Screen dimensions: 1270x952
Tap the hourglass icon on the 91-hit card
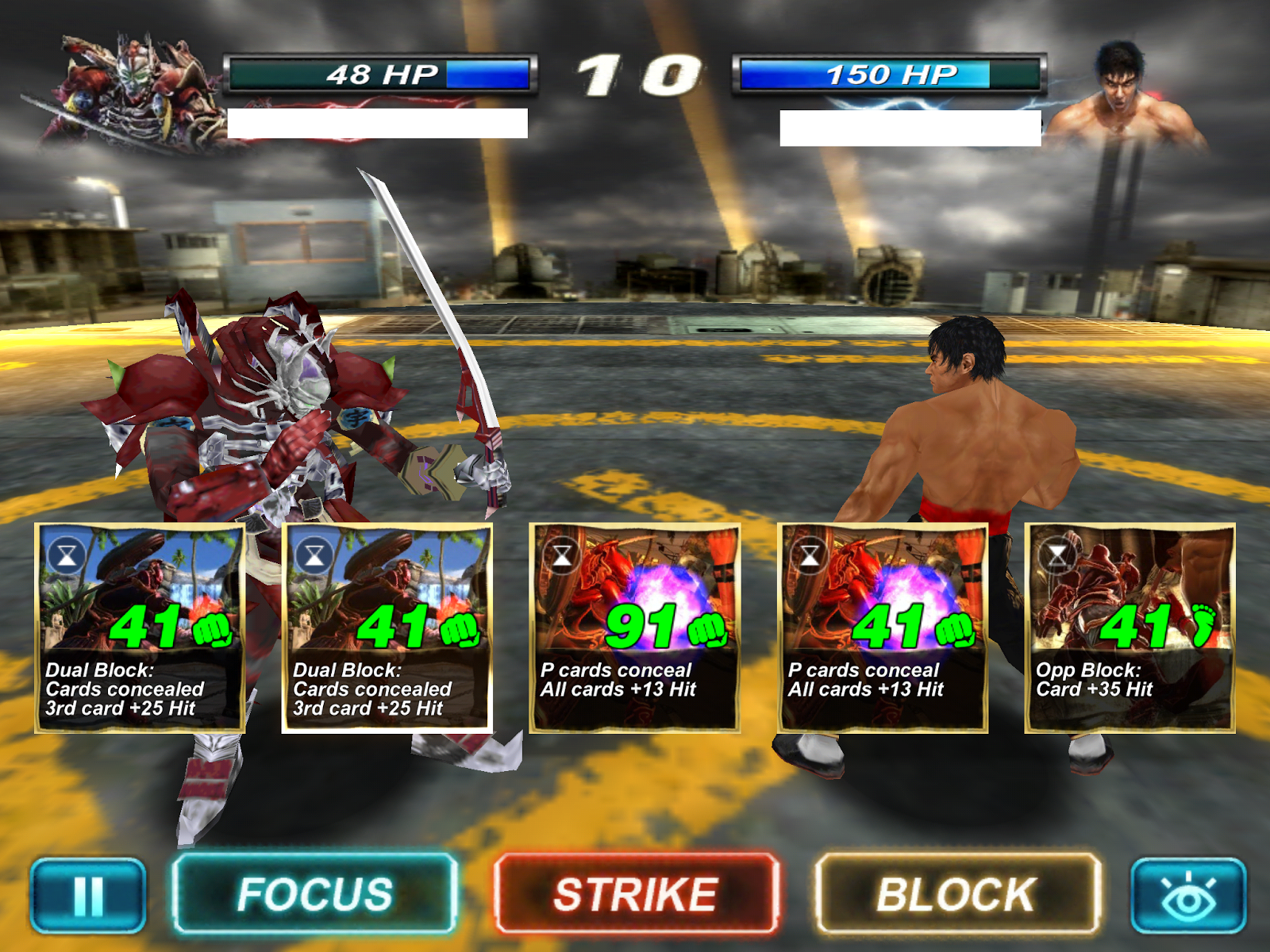(x=563, y=555)
